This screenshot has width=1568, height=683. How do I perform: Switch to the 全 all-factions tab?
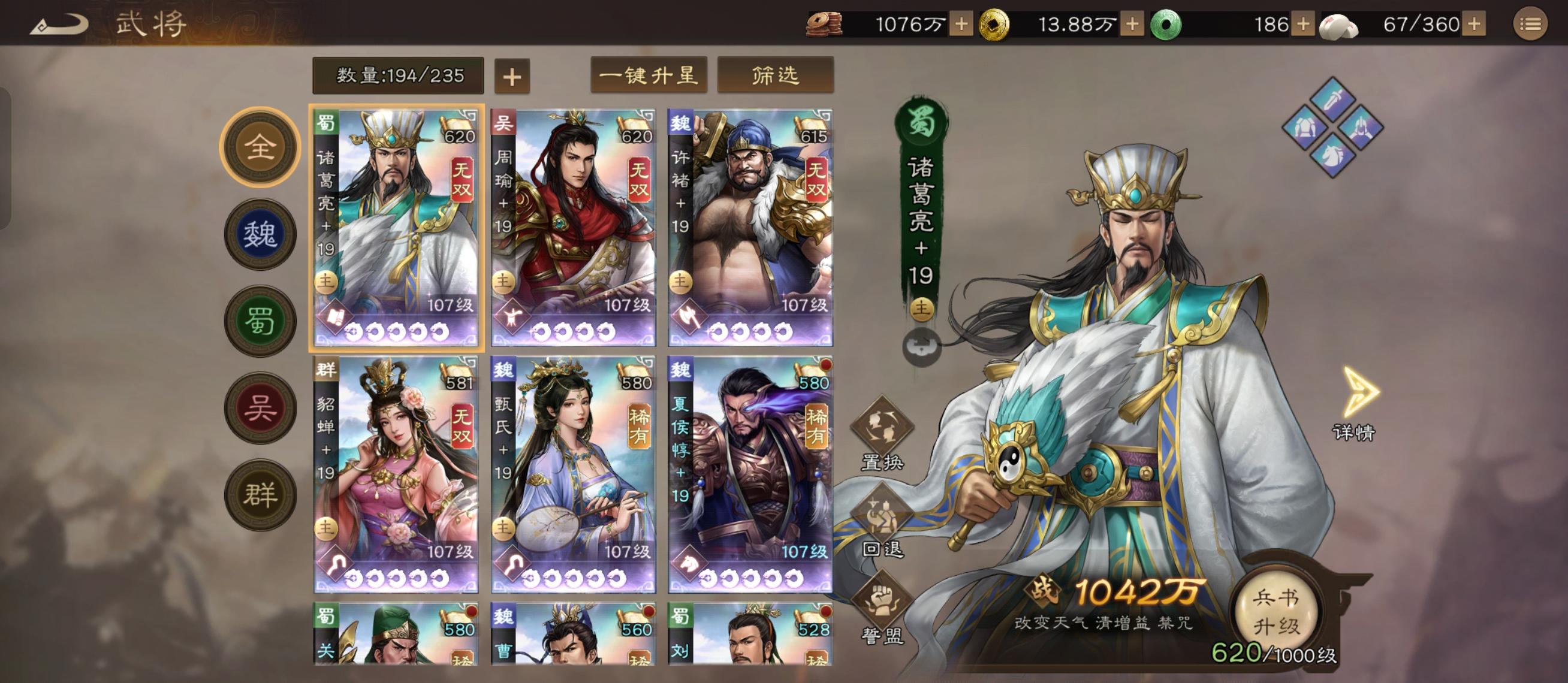pyautogui.click(x=262, y=147)
